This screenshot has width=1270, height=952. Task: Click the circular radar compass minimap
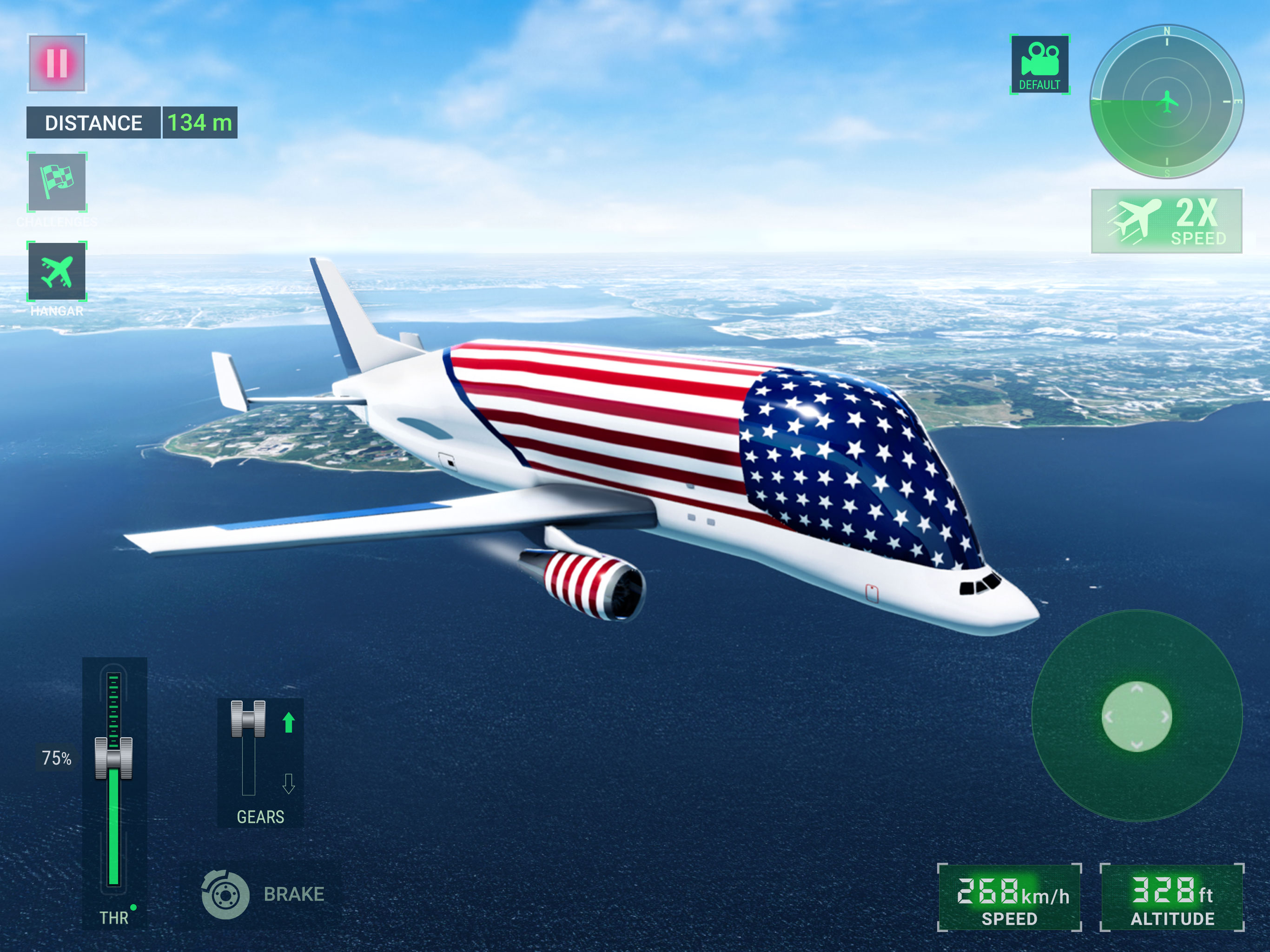tap(1166, 102)
